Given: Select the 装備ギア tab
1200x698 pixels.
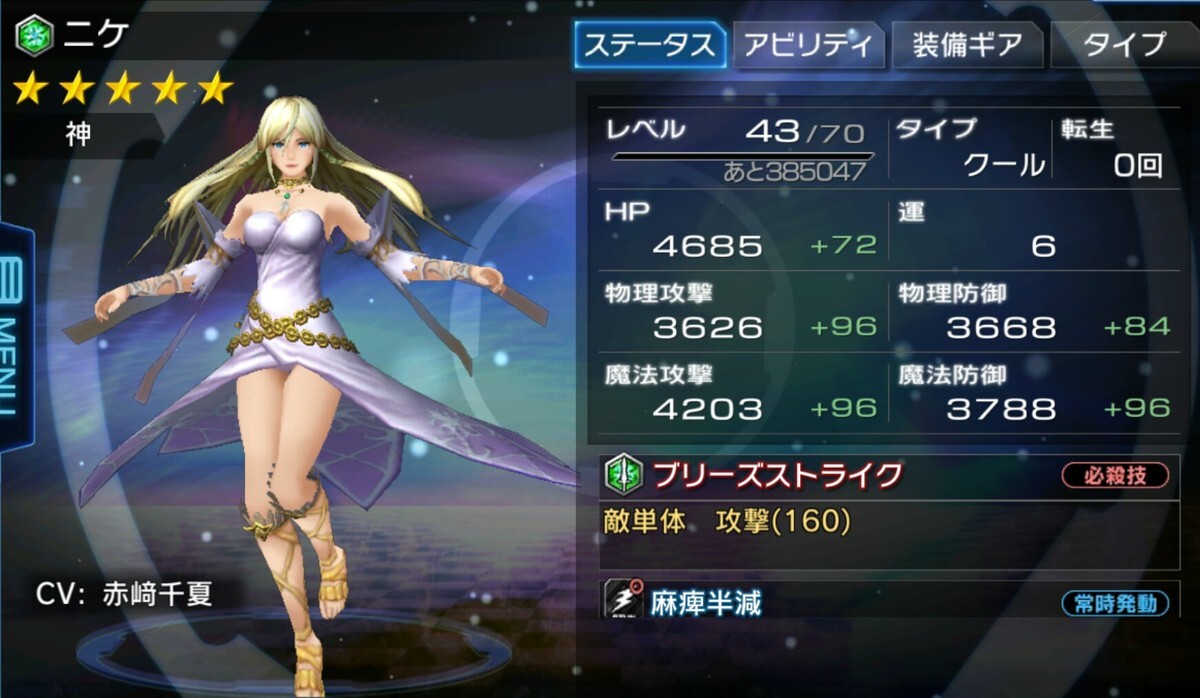Looking at the screenshot, I should 967,45.
